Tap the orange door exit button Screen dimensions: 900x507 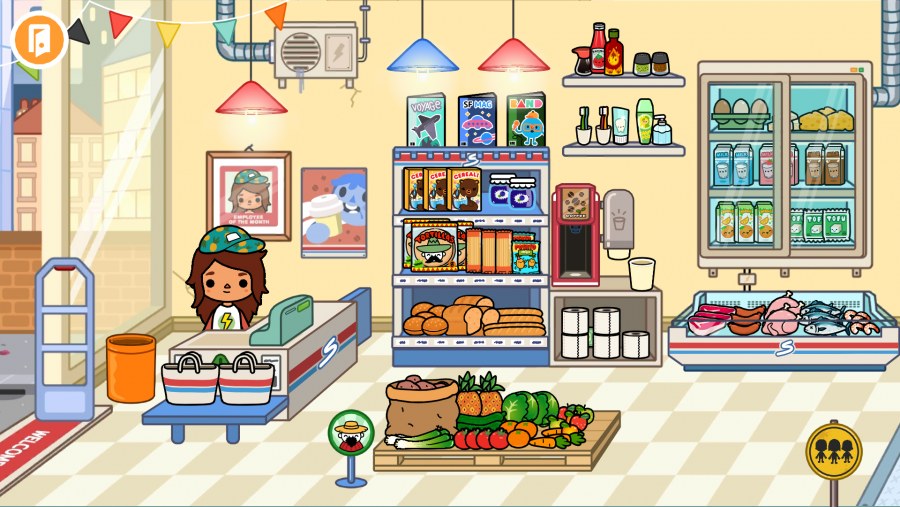[x=38, y=39]
